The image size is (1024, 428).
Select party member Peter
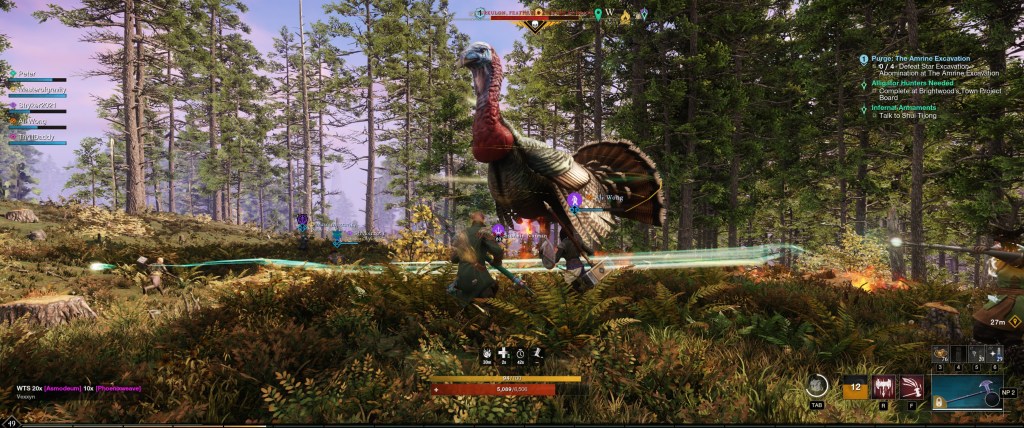click(22, 74)
